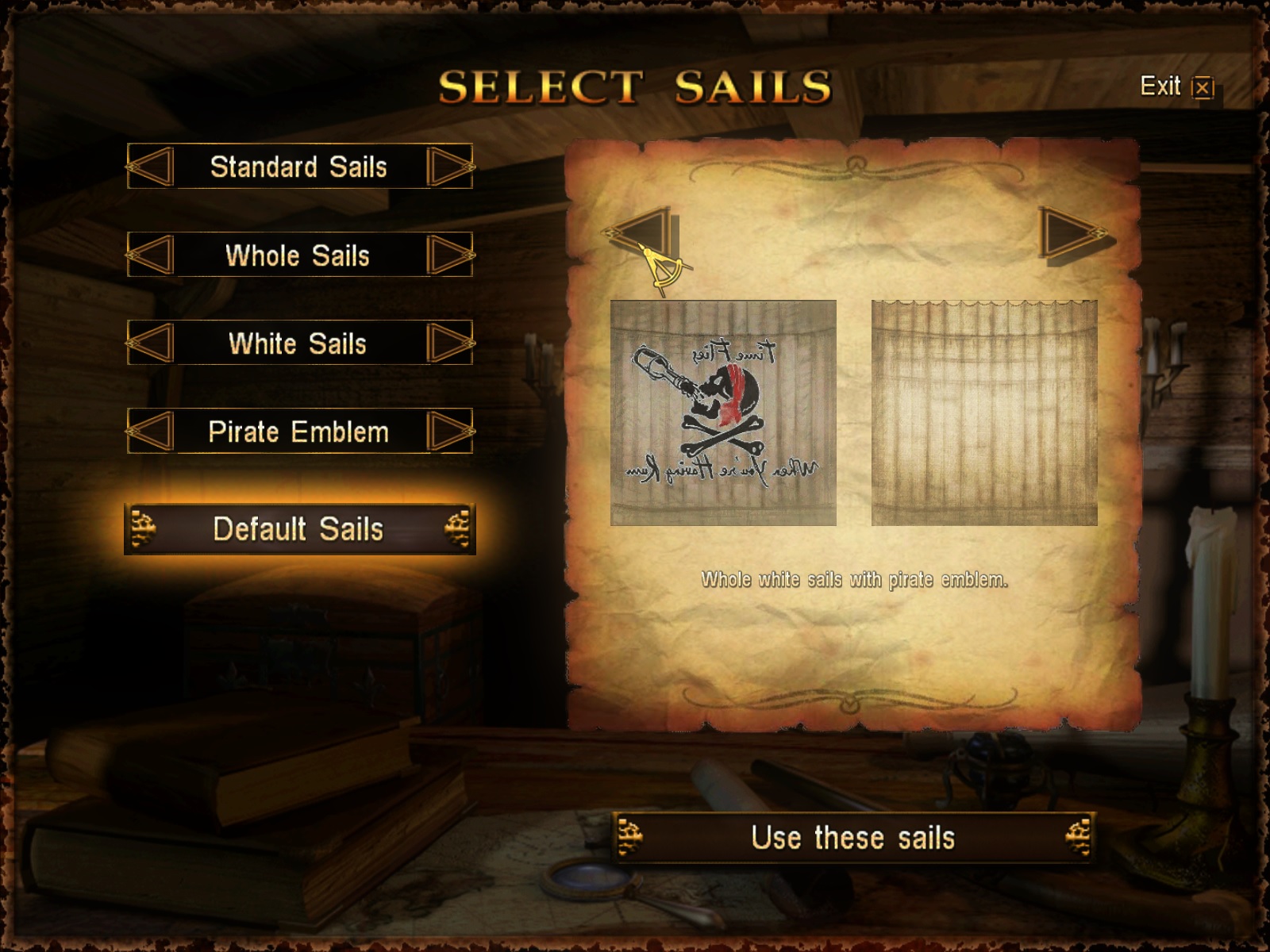Select the pirate skull emblem sail thumbnail
The image size is (1270, 952).
[723, 413]
